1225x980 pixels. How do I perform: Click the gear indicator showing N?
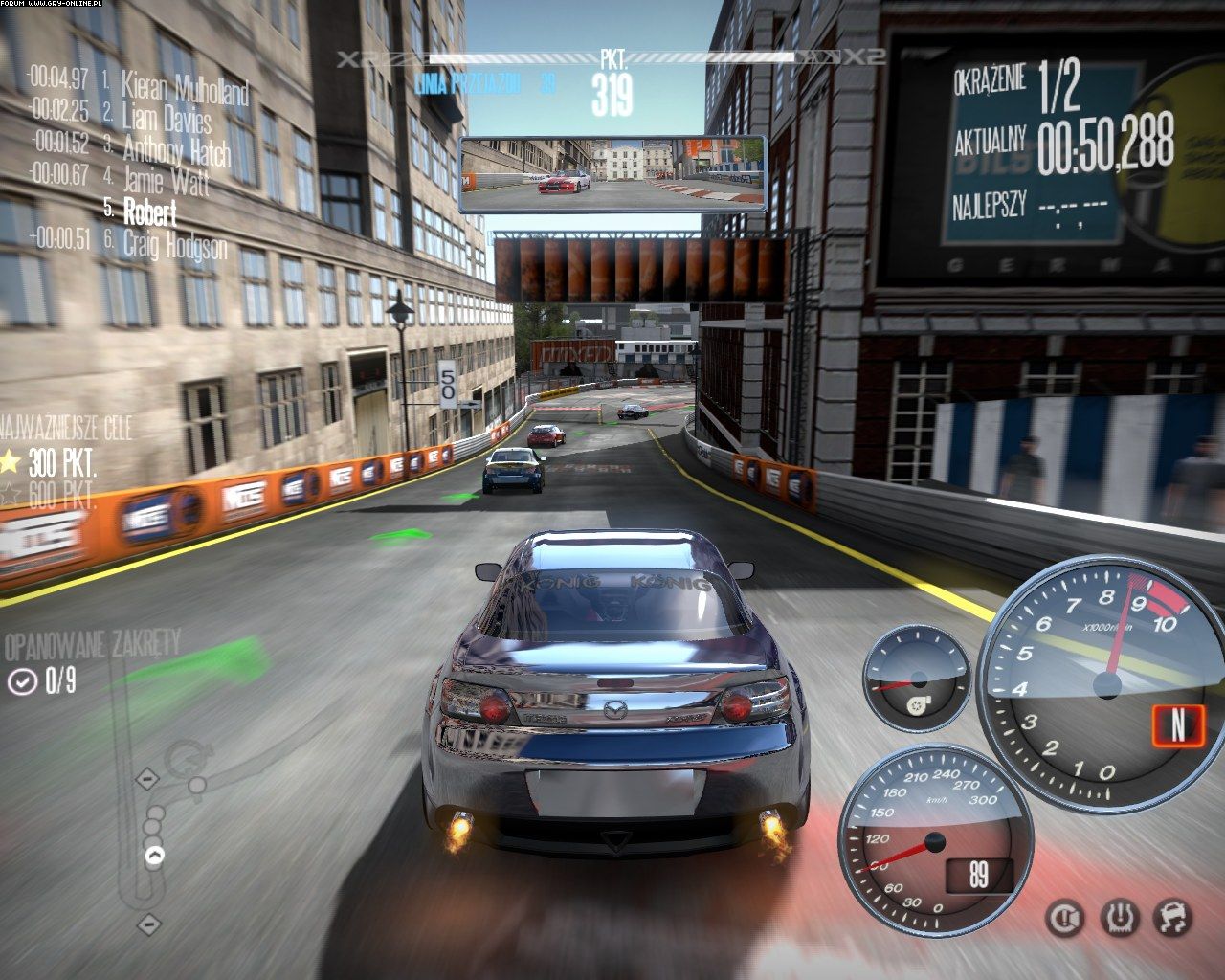pyautogui.click(x=1177, y=724)
